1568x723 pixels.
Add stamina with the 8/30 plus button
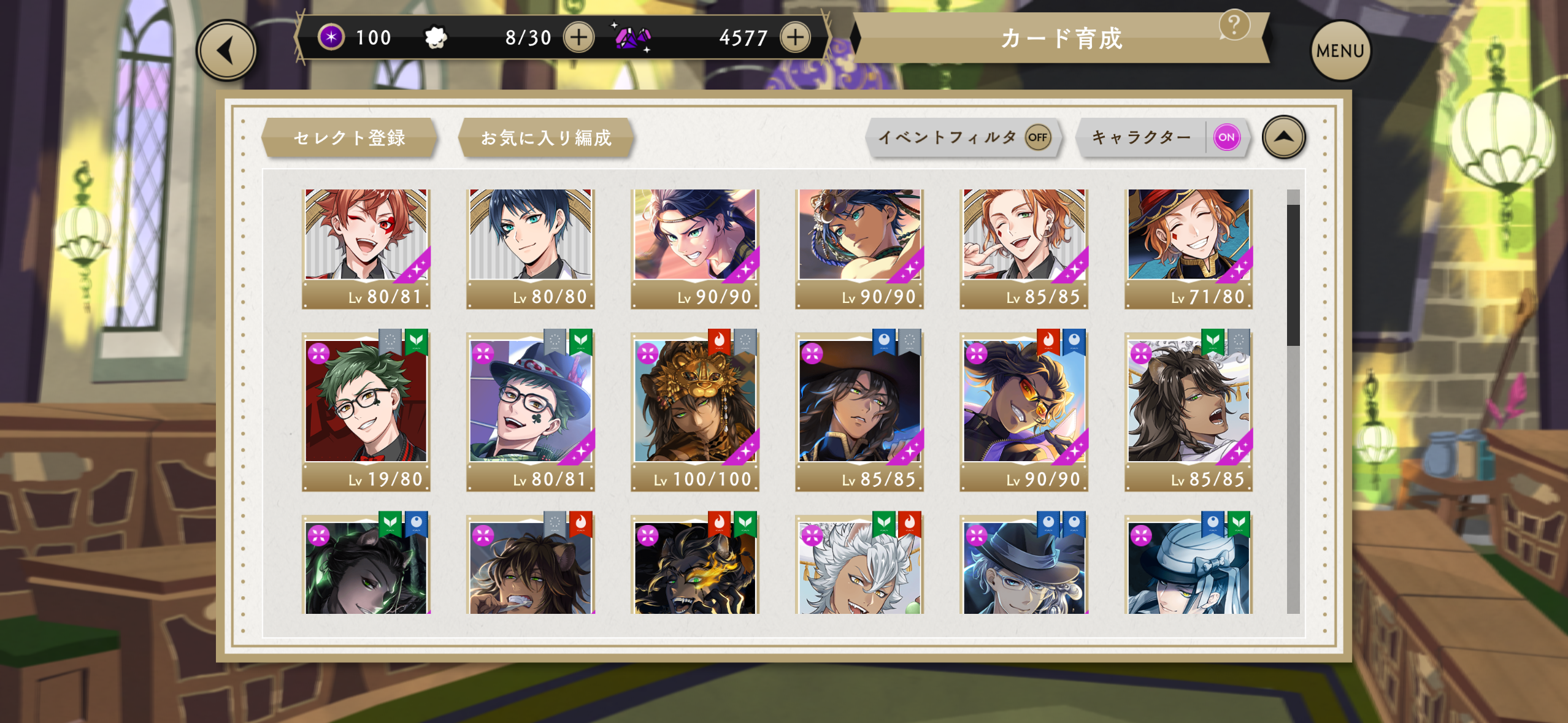click(578, 37)
